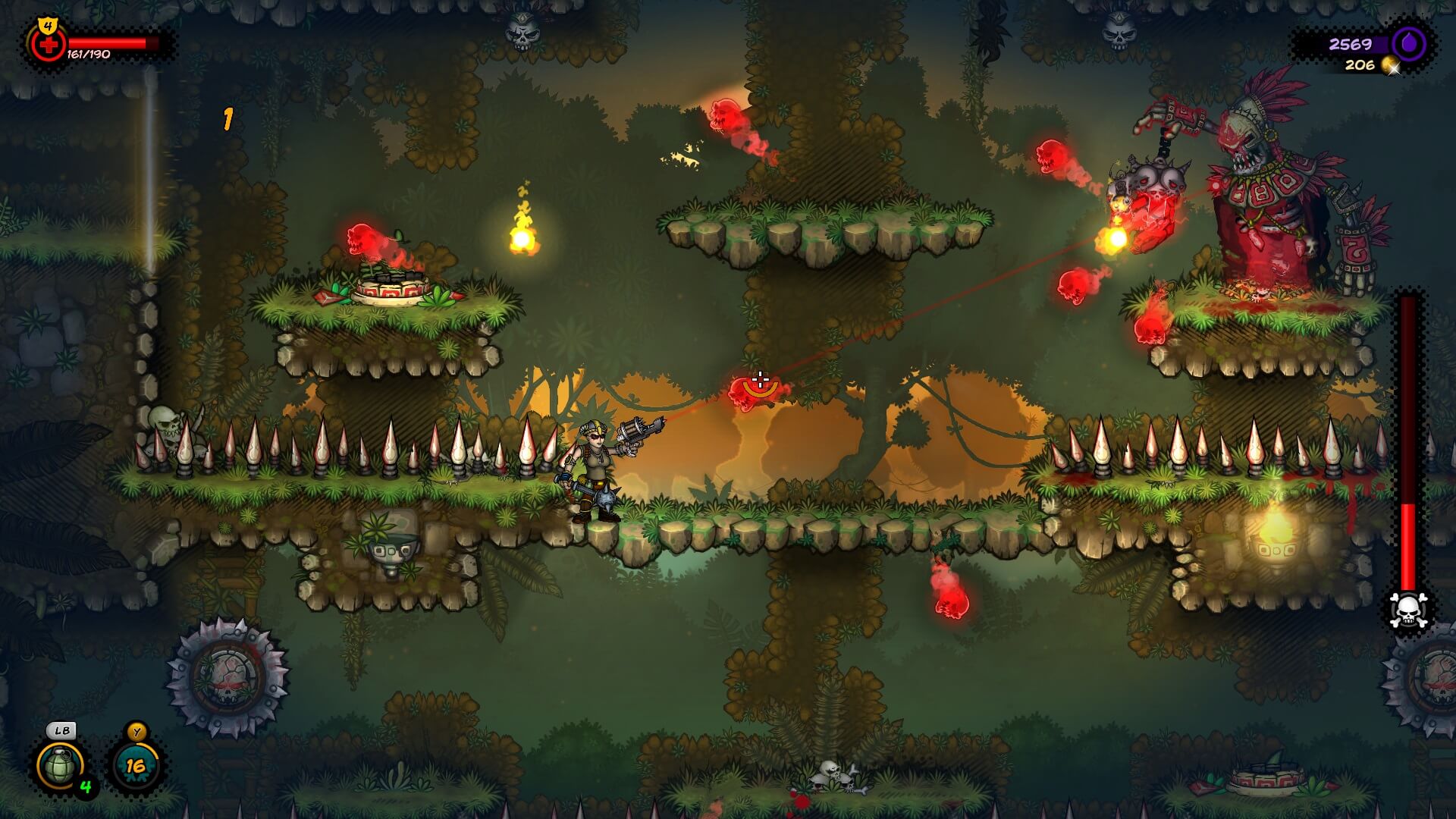Image resolution: width=1456 pixels, height=819 pixels.
Task: Click the gold coin icon
Action: [1390, 65]
